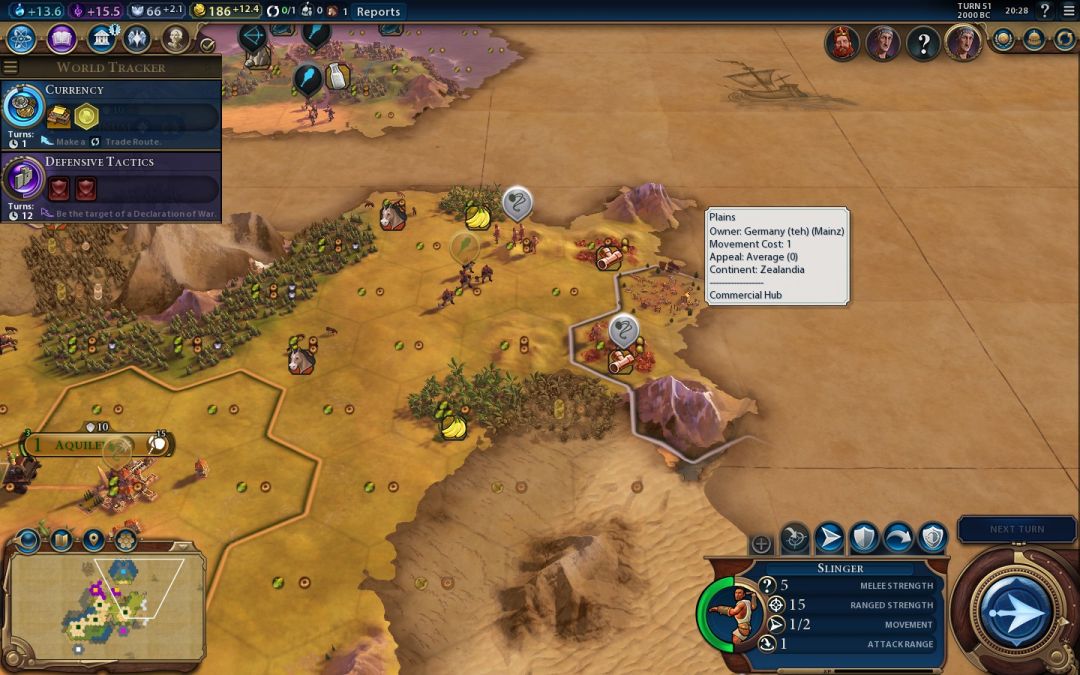
Task: Open Civilopedia with the question mark
Action: 1044,11
